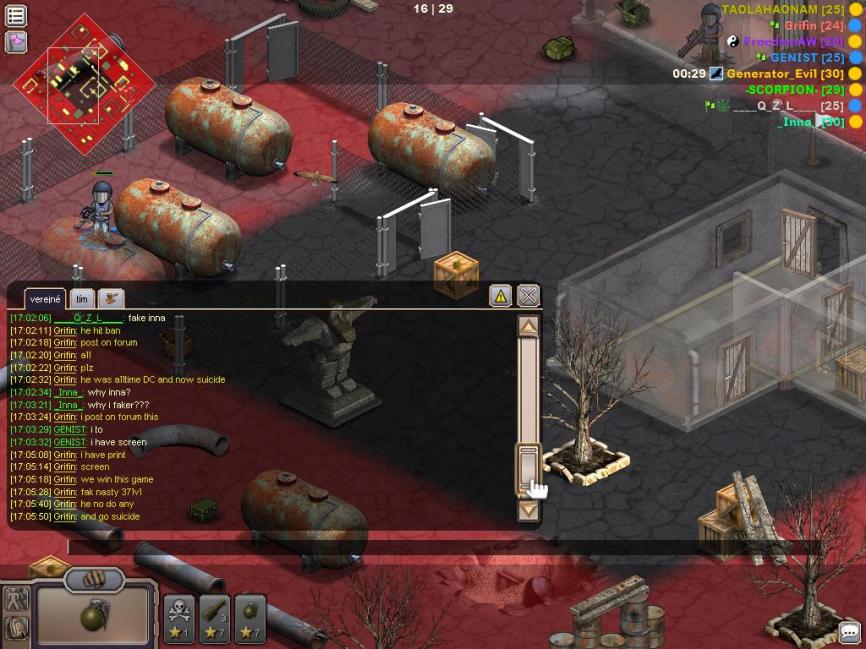Switch to the veřejné chat tab
This screenshot has height=649, width=866.
pos(45,299)
